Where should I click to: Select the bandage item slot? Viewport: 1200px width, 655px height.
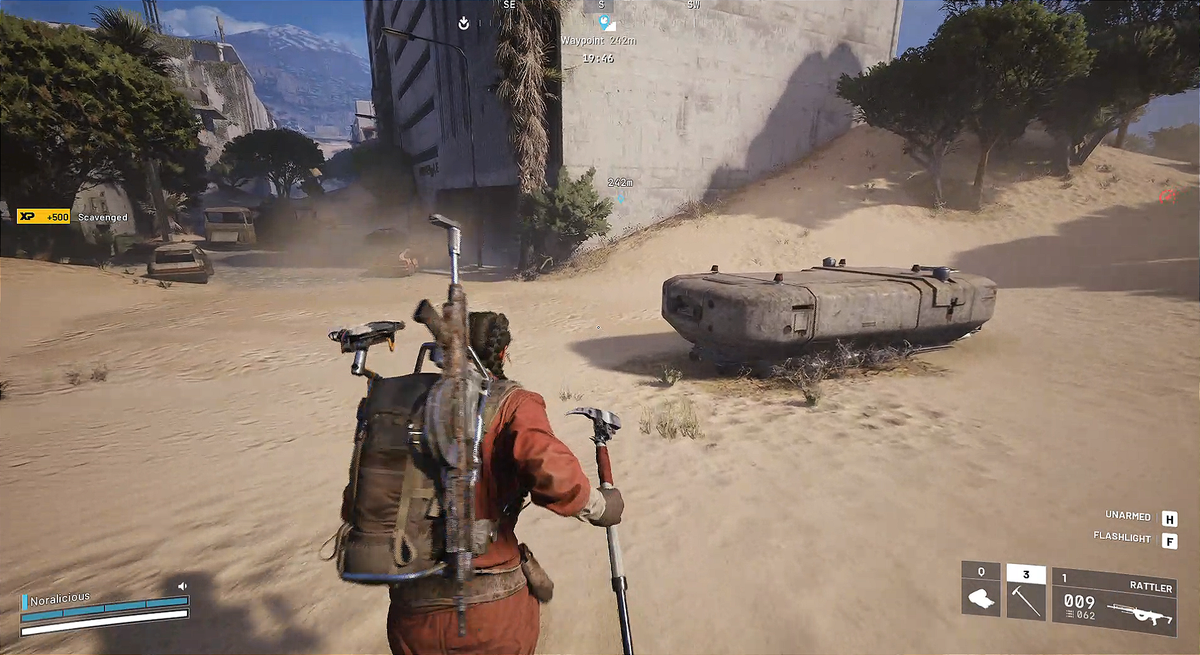pos(980,599)
